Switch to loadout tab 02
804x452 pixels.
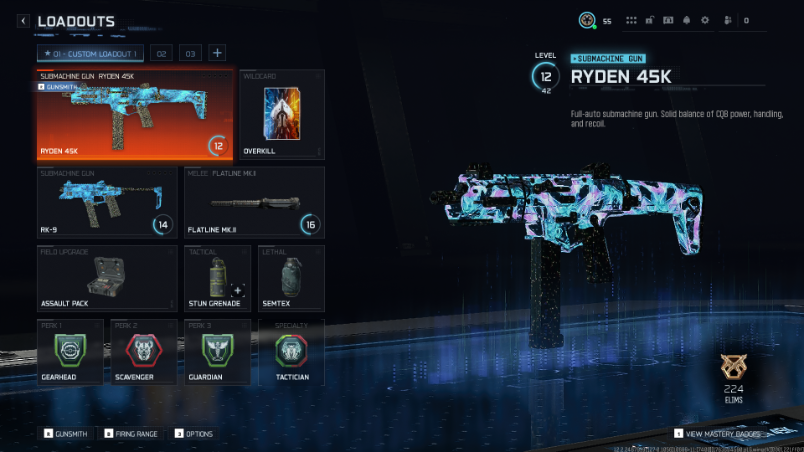[x=162, y=53]
